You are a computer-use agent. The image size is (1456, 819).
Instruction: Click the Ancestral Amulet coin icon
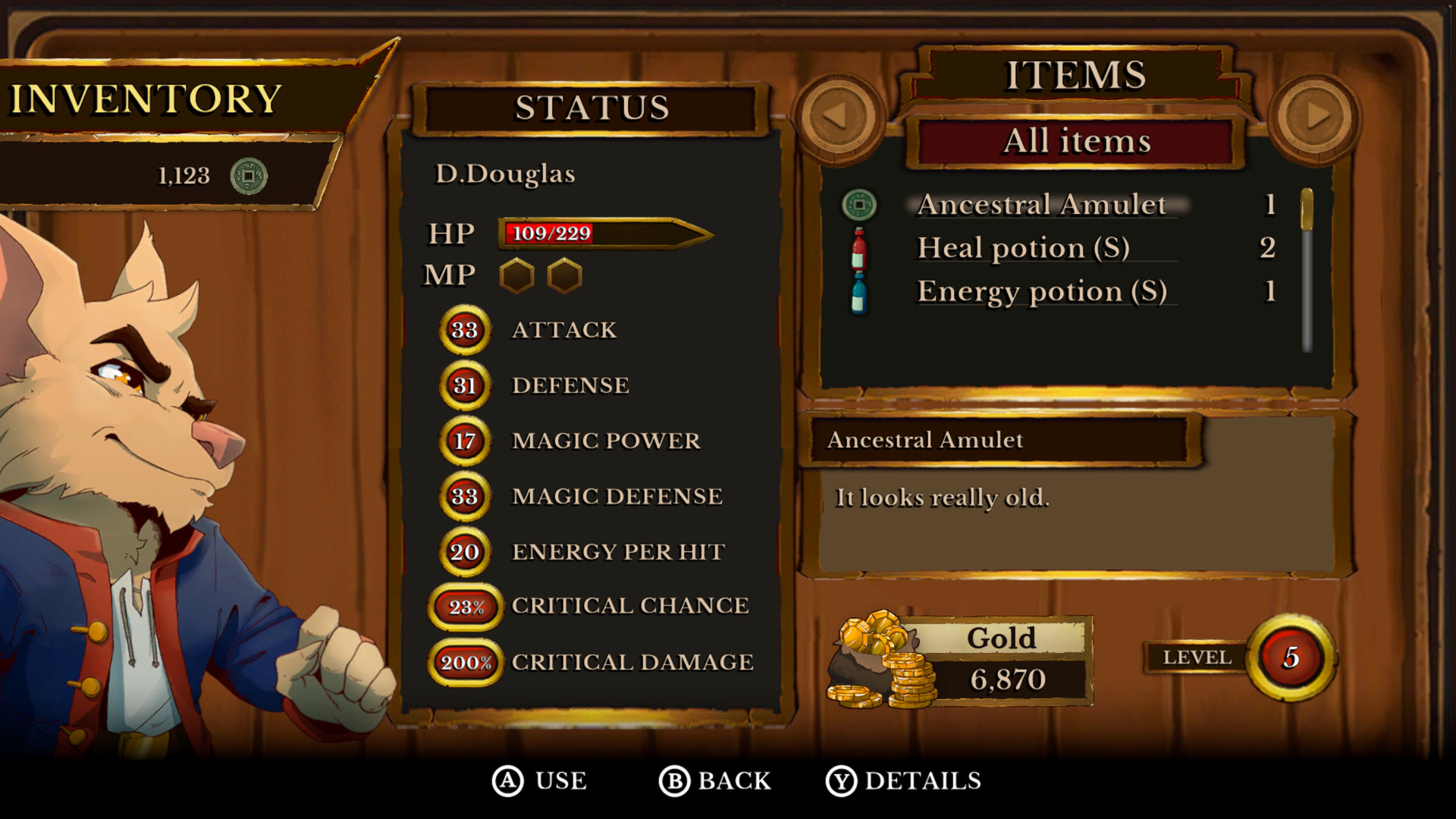click(x=856, y=203)
